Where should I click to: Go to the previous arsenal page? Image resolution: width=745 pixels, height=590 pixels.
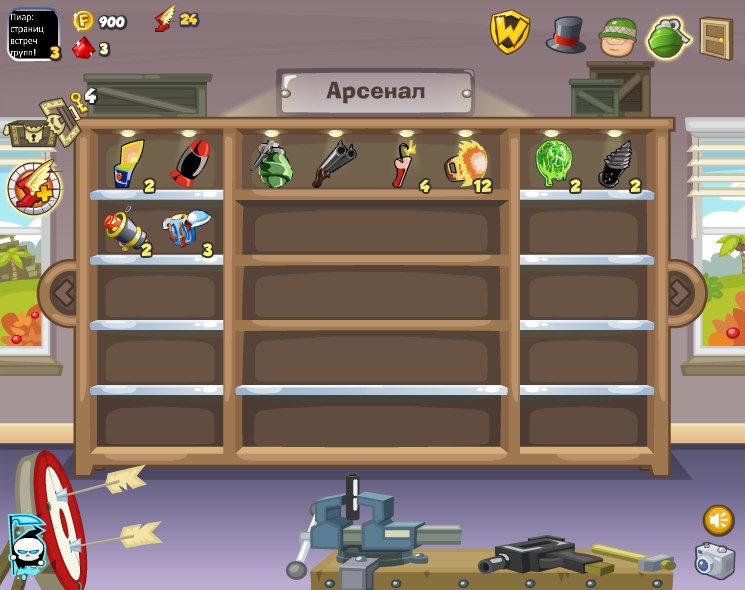click(x=63, y=293)
